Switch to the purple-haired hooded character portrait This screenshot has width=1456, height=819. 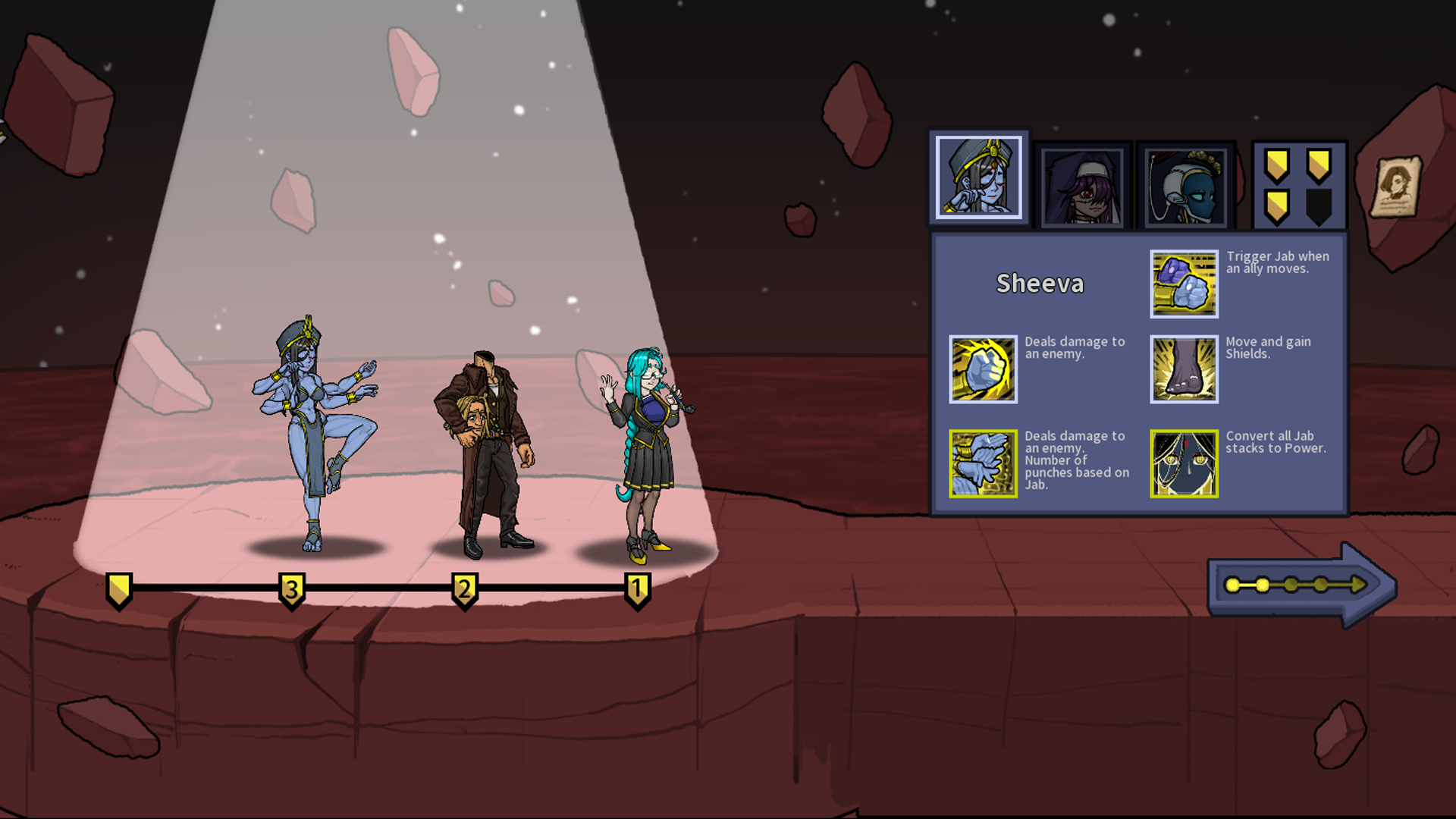tap(1082, 185)
